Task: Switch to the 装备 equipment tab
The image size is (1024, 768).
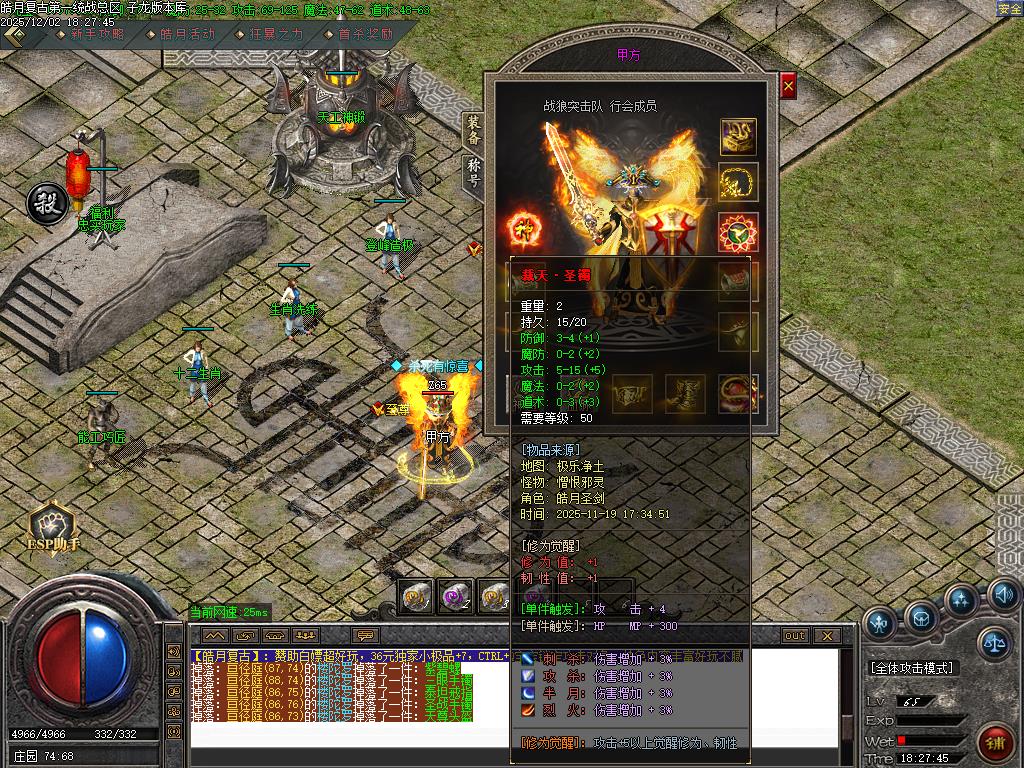Action: coord(474,131)
